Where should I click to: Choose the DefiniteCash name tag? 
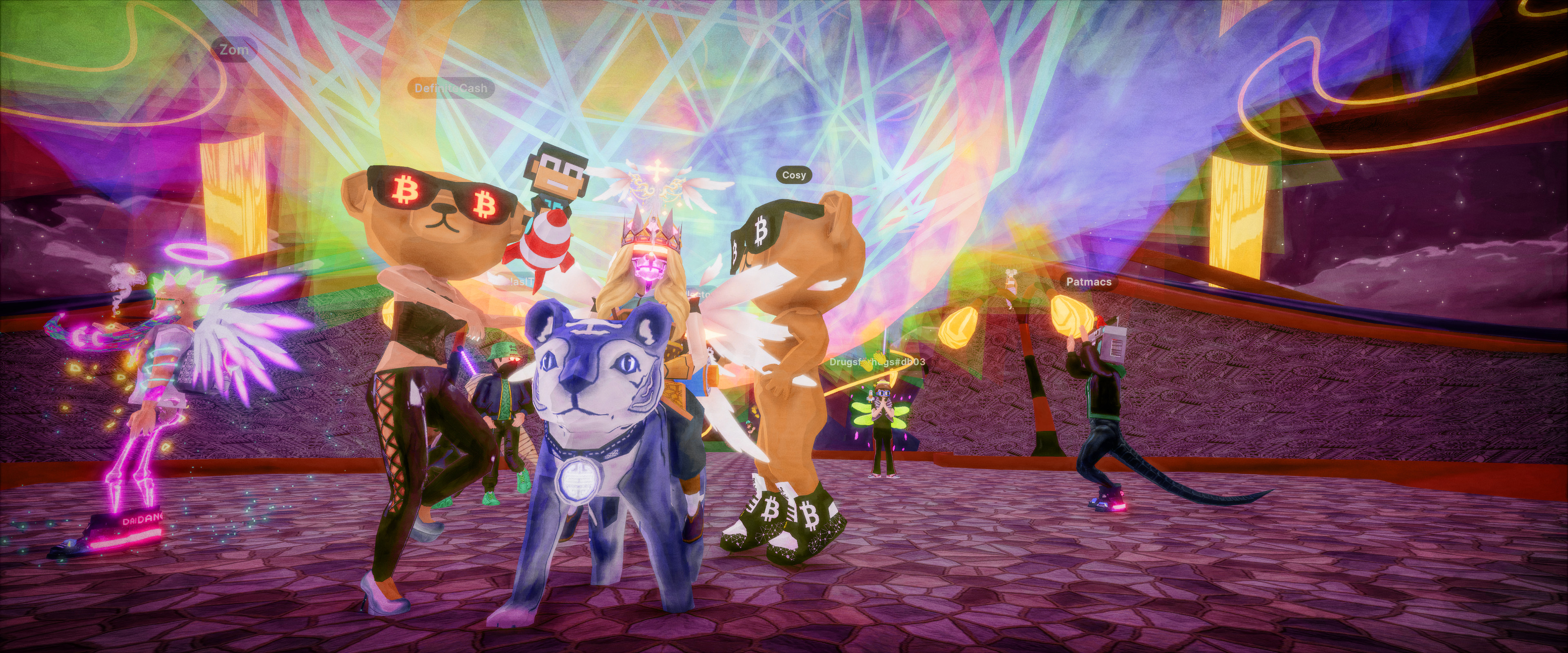(x=450, y=88)
